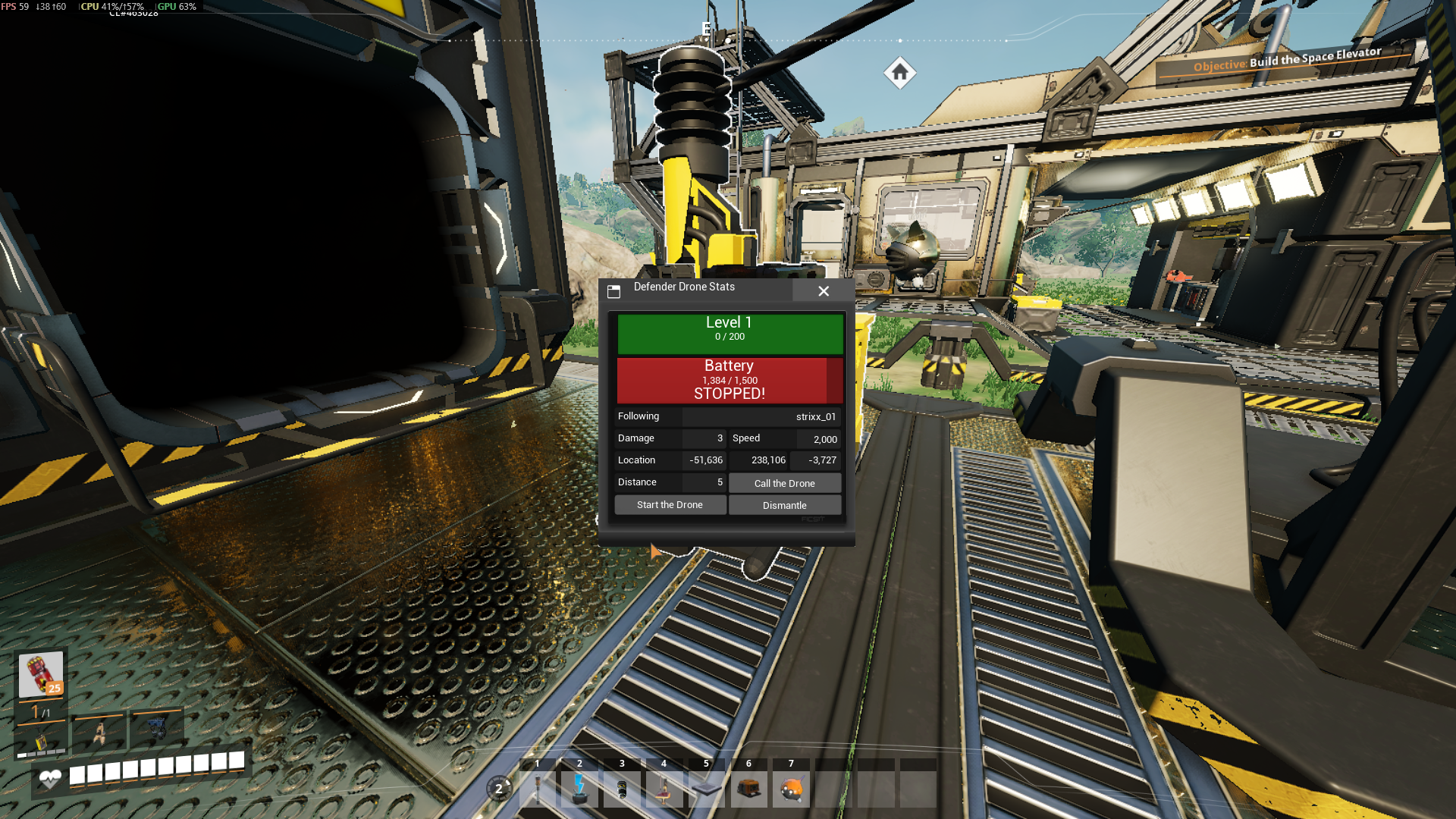Click the window icon beside the Defender Drone Stats title
The image size is (1456, 819).
[614, 291]
